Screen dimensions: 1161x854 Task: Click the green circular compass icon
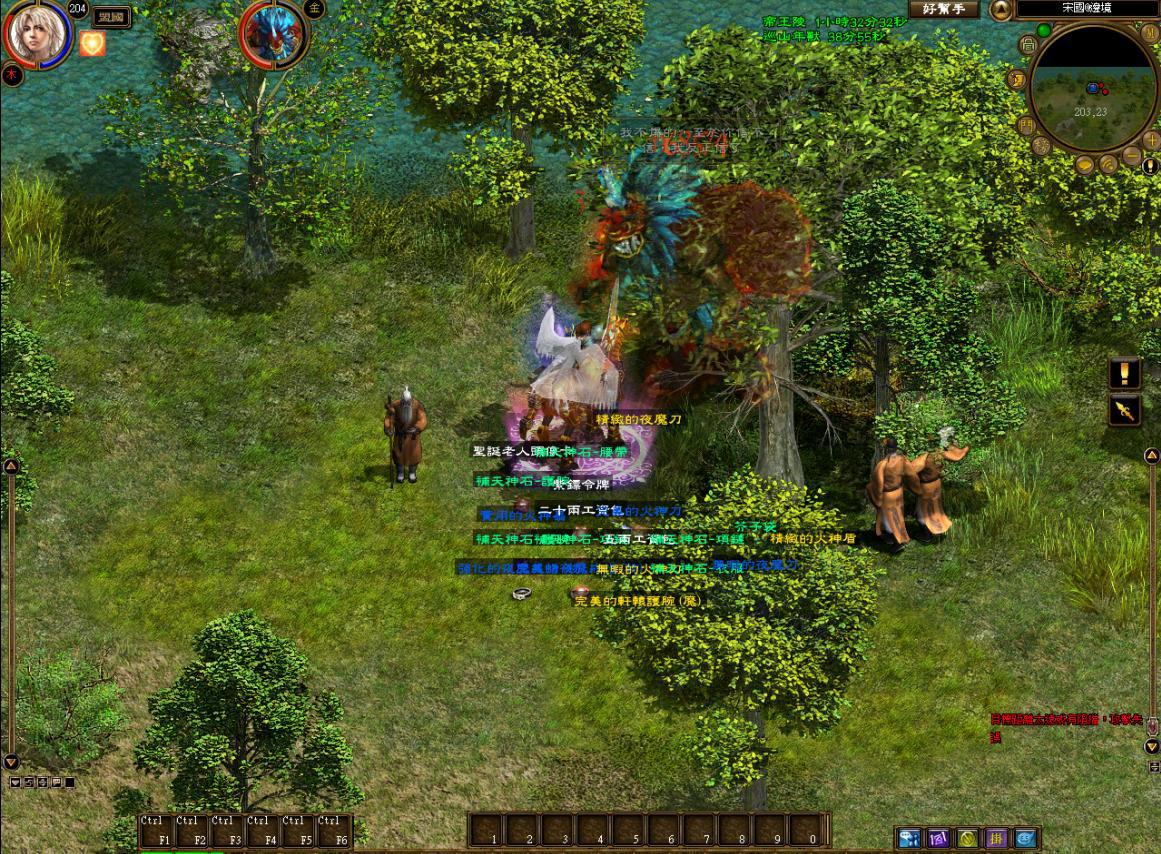pyautogui.click(x=967, y=838)
